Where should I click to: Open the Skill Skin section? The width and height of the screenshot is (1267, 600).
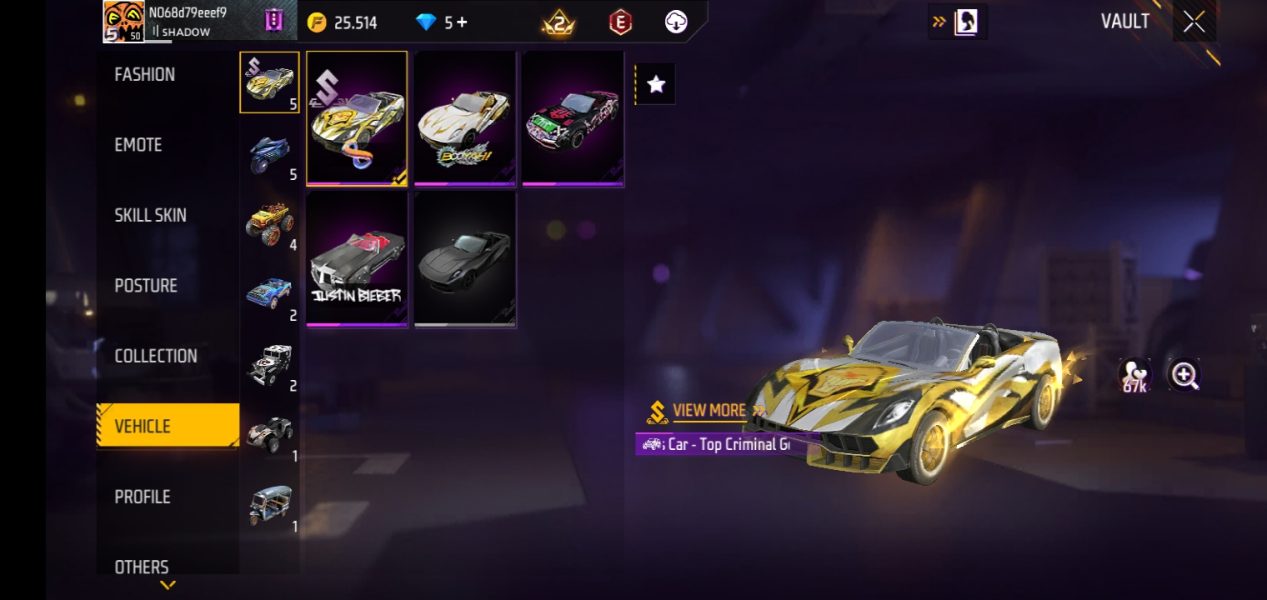click(150, 215)
